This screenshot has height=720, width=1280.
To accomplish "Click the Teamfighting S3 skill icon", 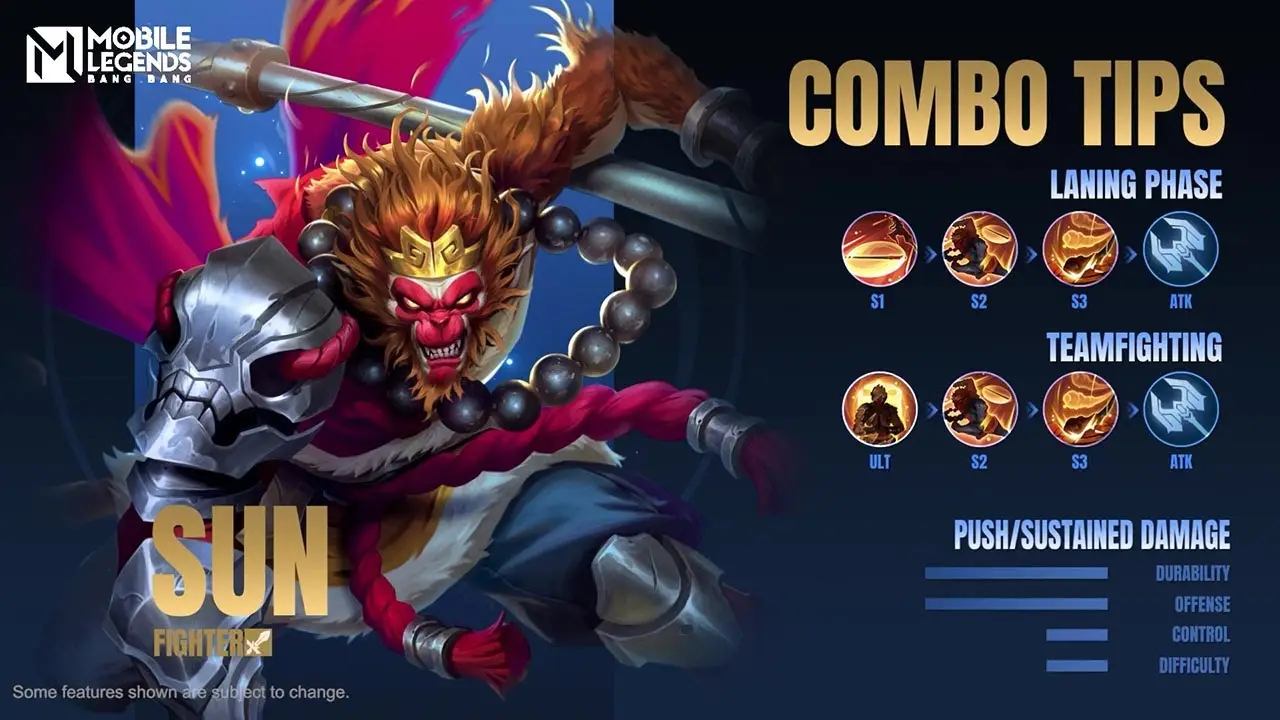I will tap(1080, 408).
